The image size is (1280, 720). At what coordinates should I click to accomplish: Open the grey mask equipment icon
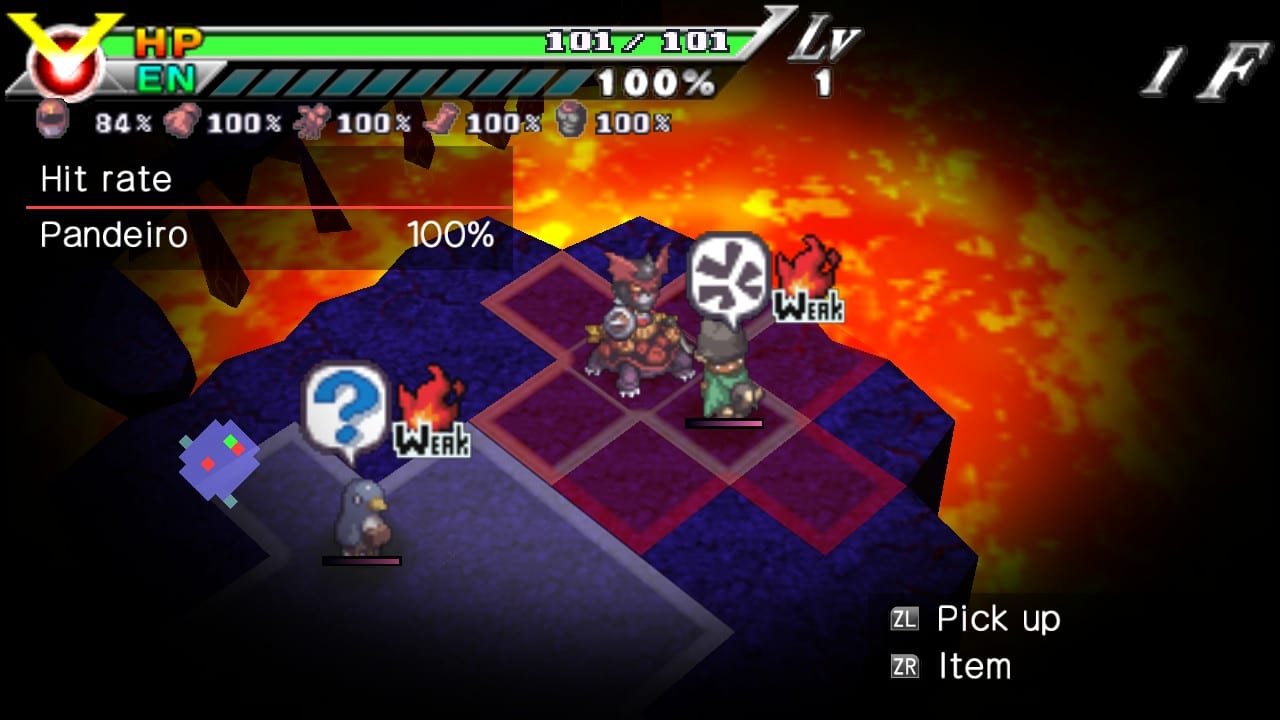pyautogui.click(x=571, y=121)
